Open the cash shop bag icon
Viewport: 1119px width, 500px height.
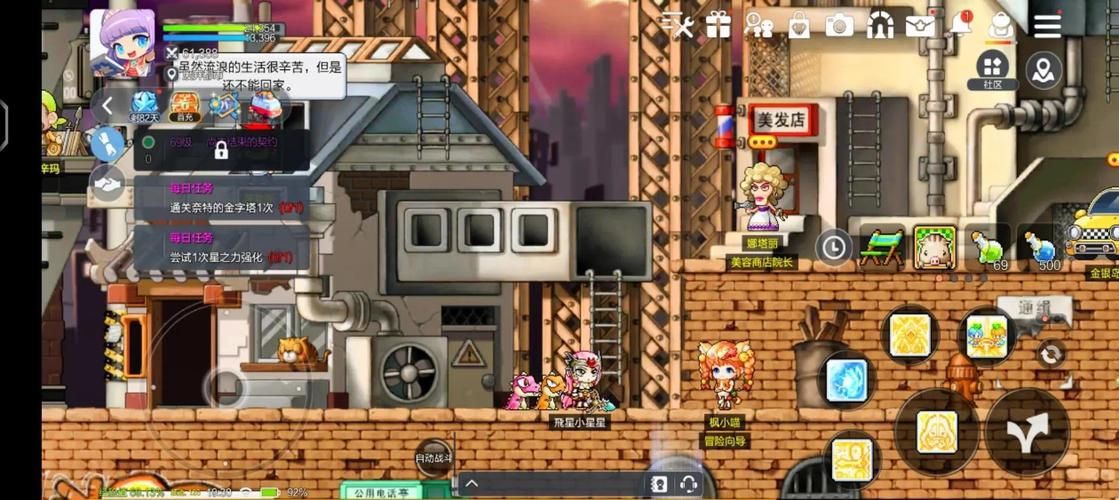(799, 26)
